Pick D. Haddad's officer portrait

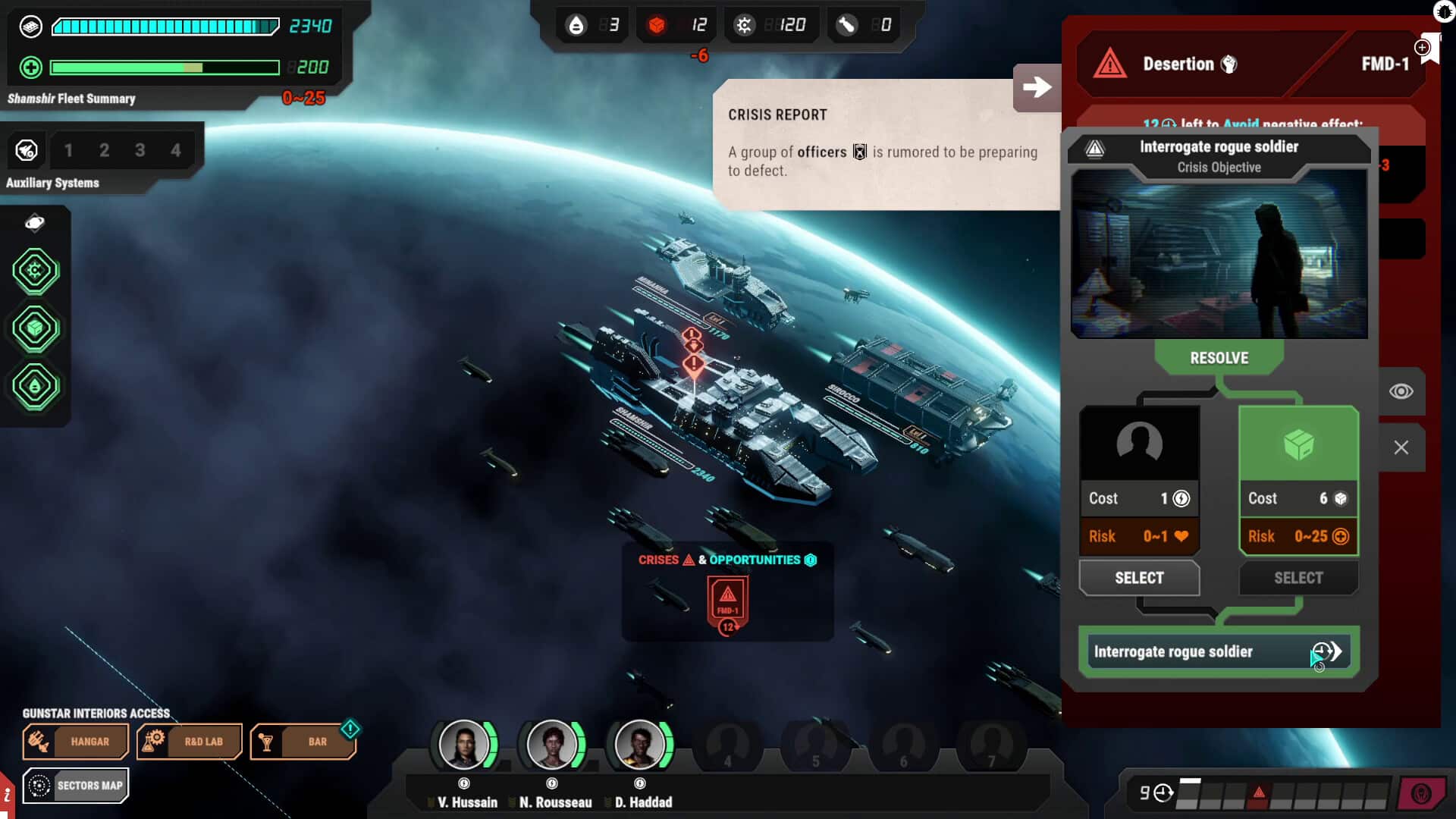pyautogui.click(x=640, y=745)
